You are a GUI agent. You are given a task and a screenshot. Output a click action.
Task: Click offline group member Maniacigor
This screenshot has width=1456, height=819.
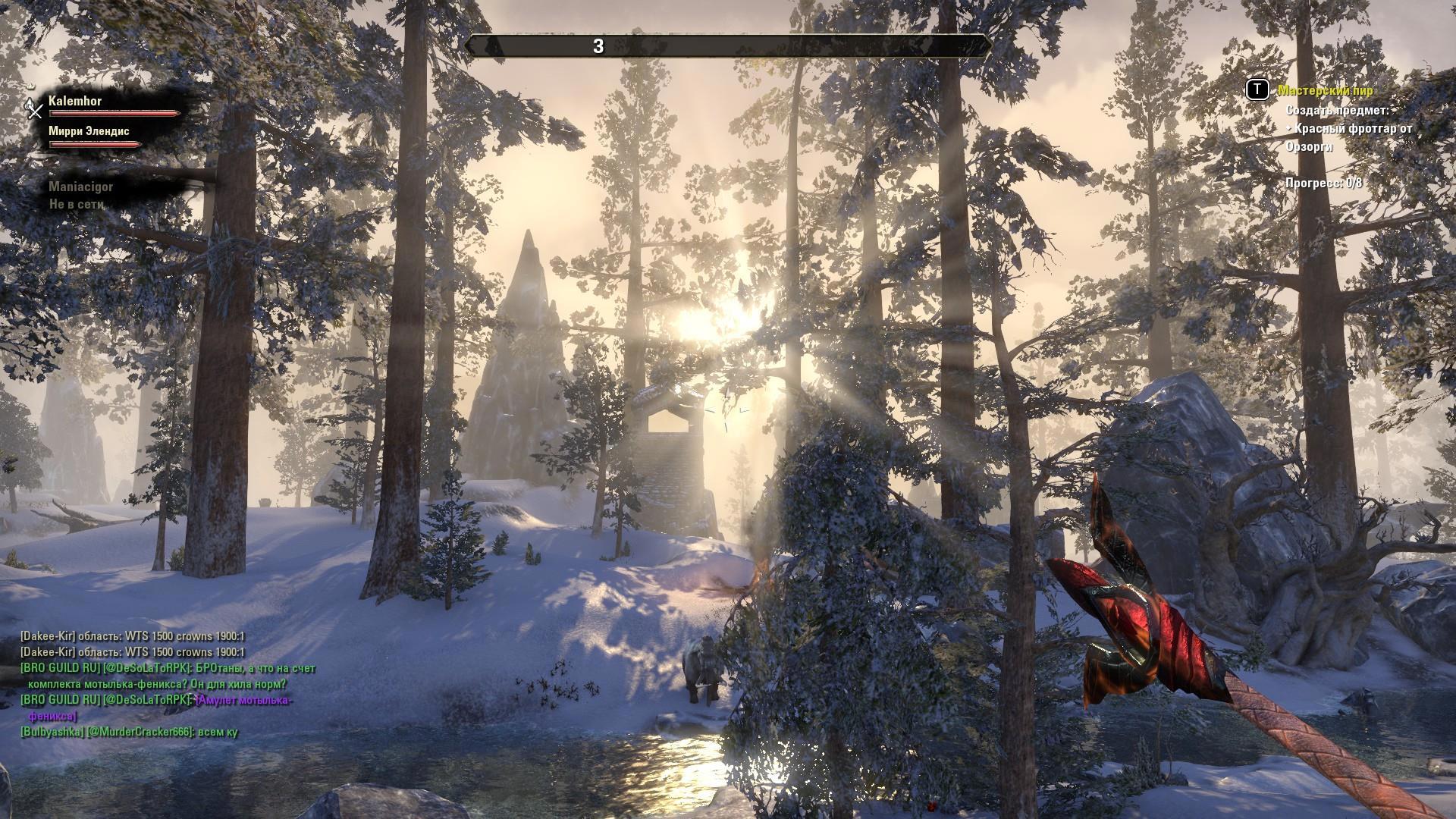(80, 187)
